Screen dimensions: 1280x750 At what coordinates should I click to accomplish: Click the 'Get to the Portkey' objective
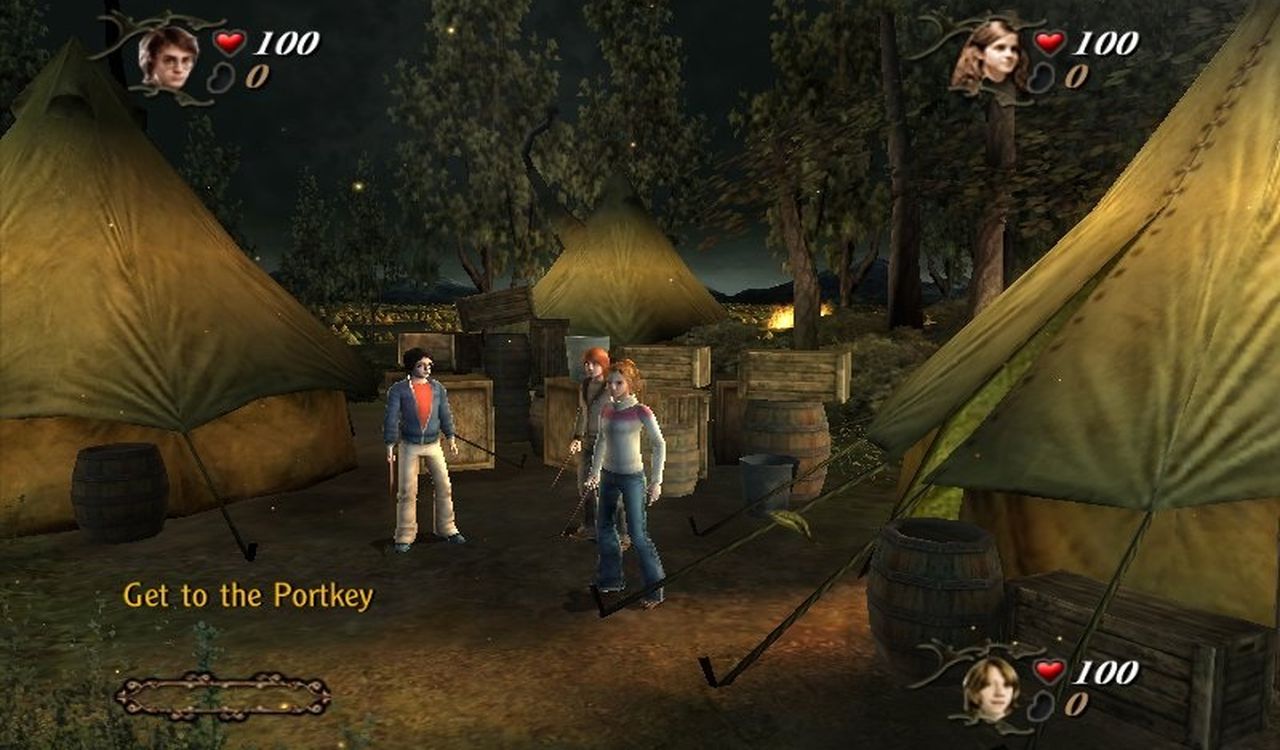248,596
